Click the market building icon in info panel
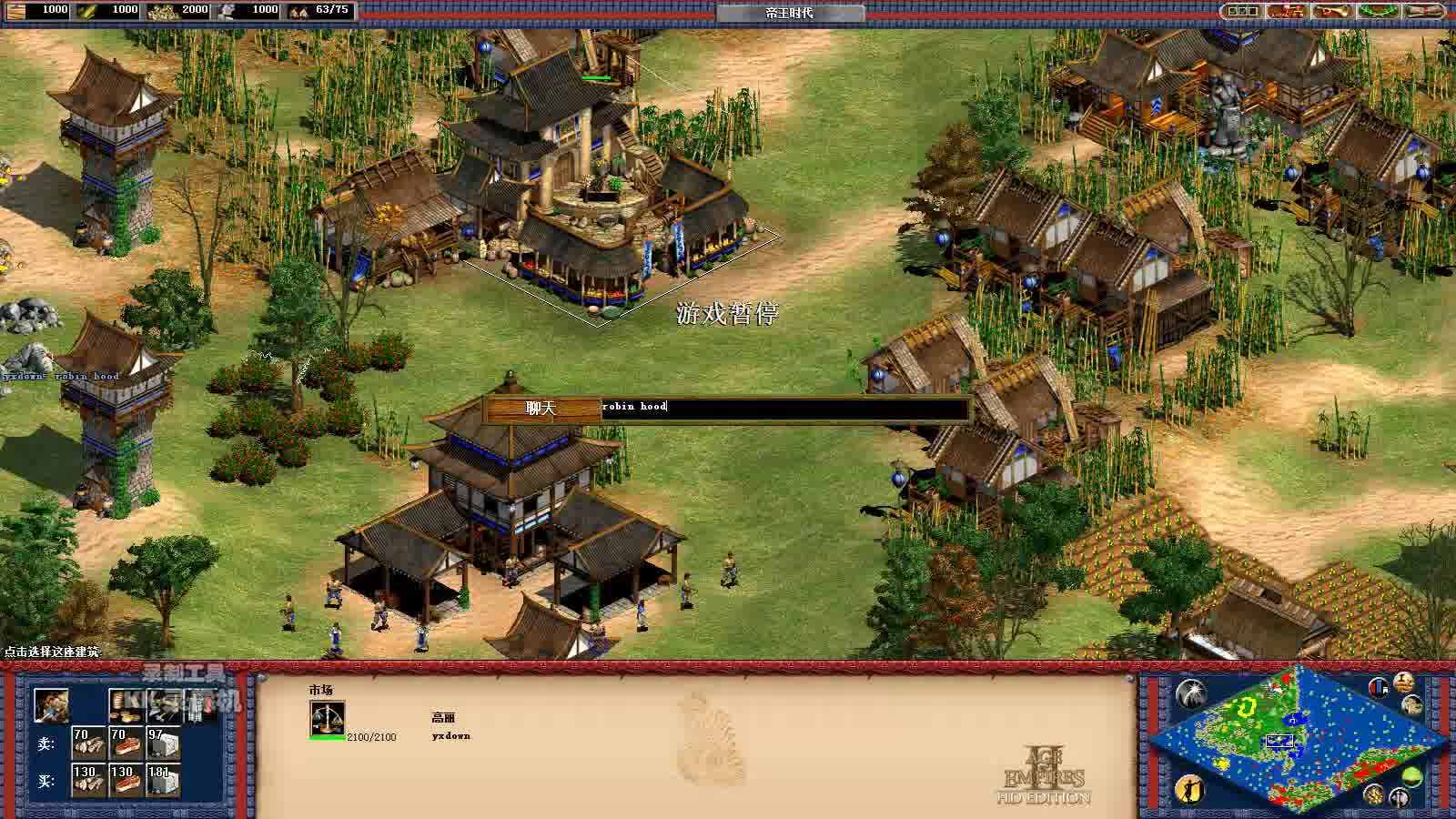 (327, 718)
